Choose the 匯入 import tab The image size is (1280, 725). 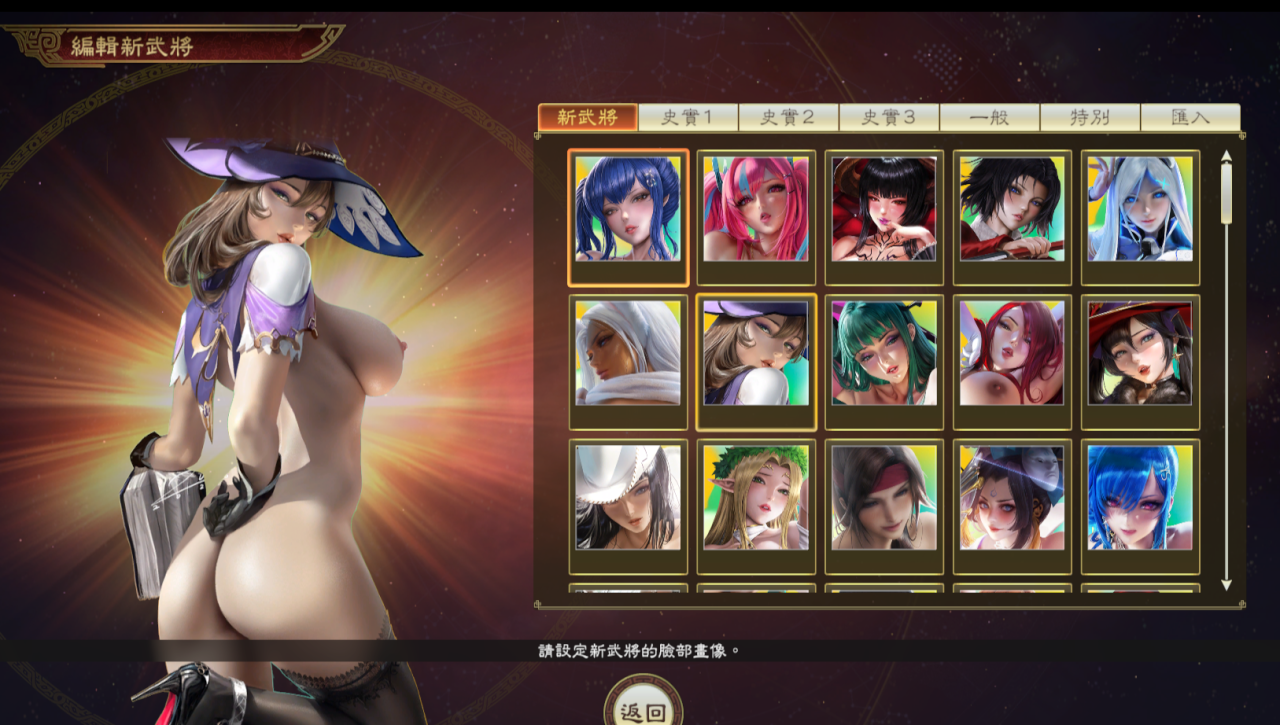[x=1190, y=117]
